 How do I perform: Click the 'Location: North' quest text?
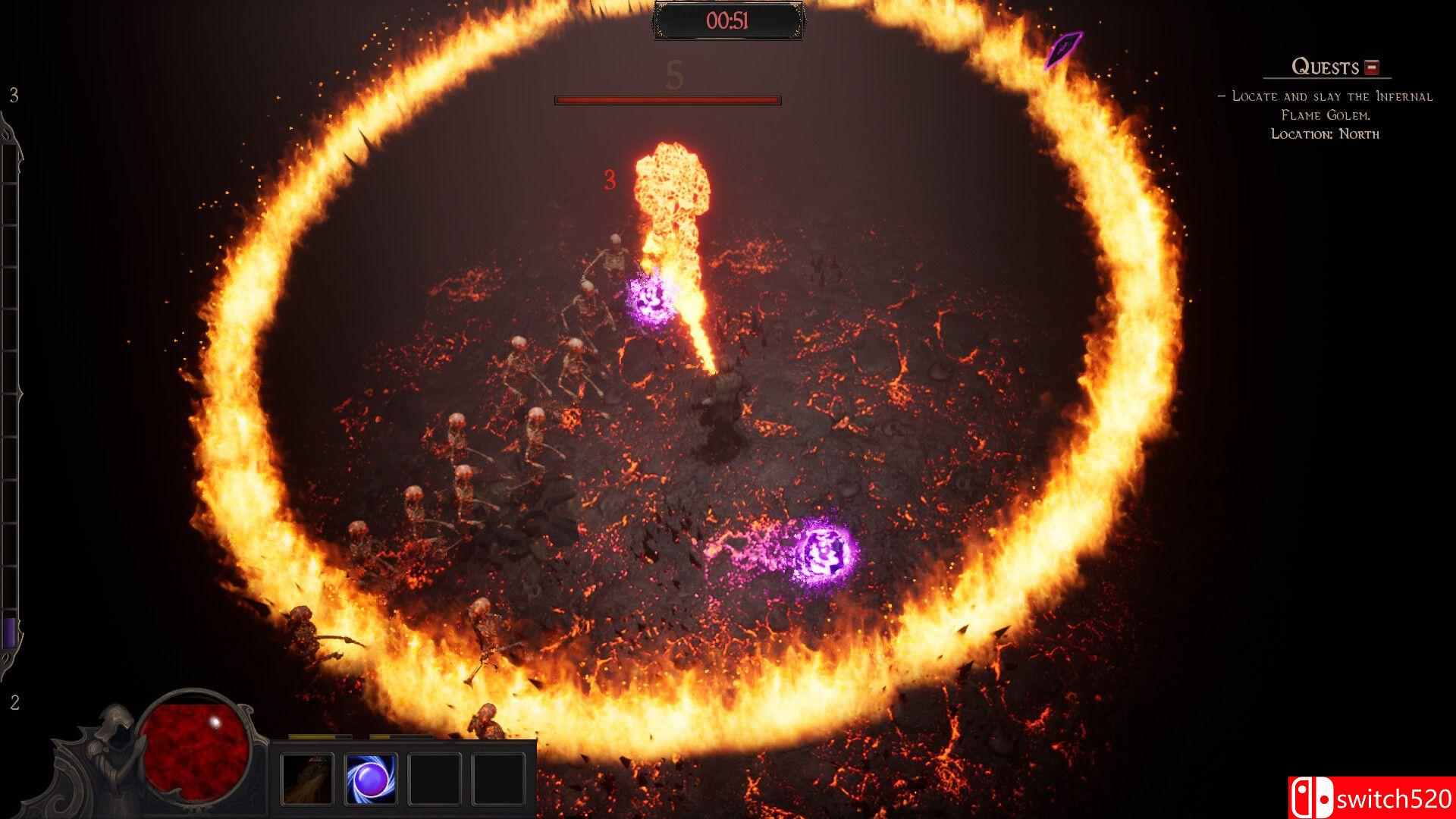1326,133
